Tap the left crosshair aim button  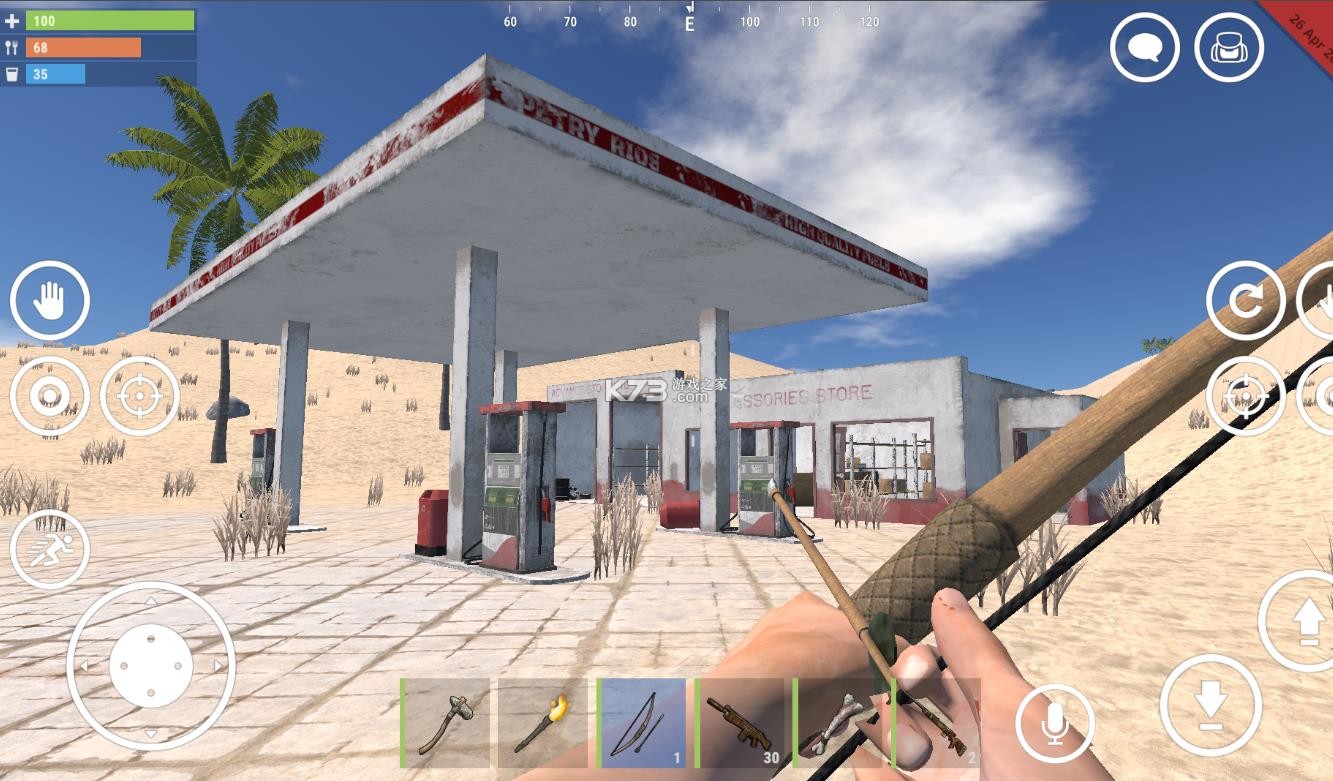(137, 396)
